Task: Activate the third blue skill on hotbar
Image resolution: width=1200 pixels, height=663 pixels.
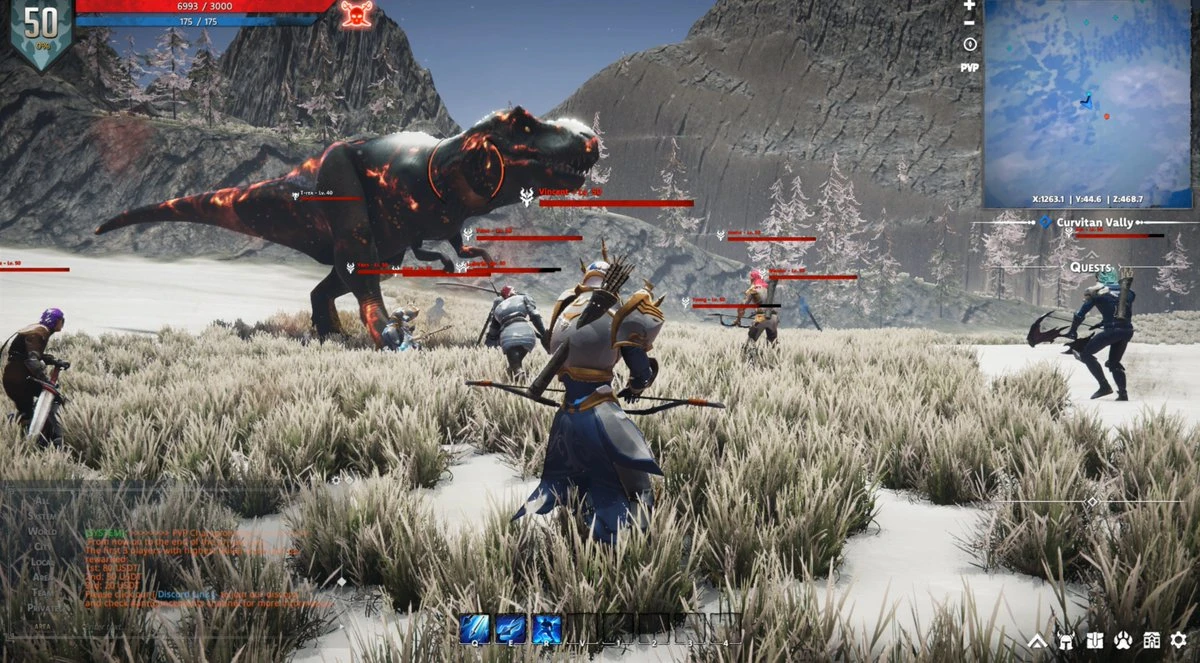Action: point(546,628)
